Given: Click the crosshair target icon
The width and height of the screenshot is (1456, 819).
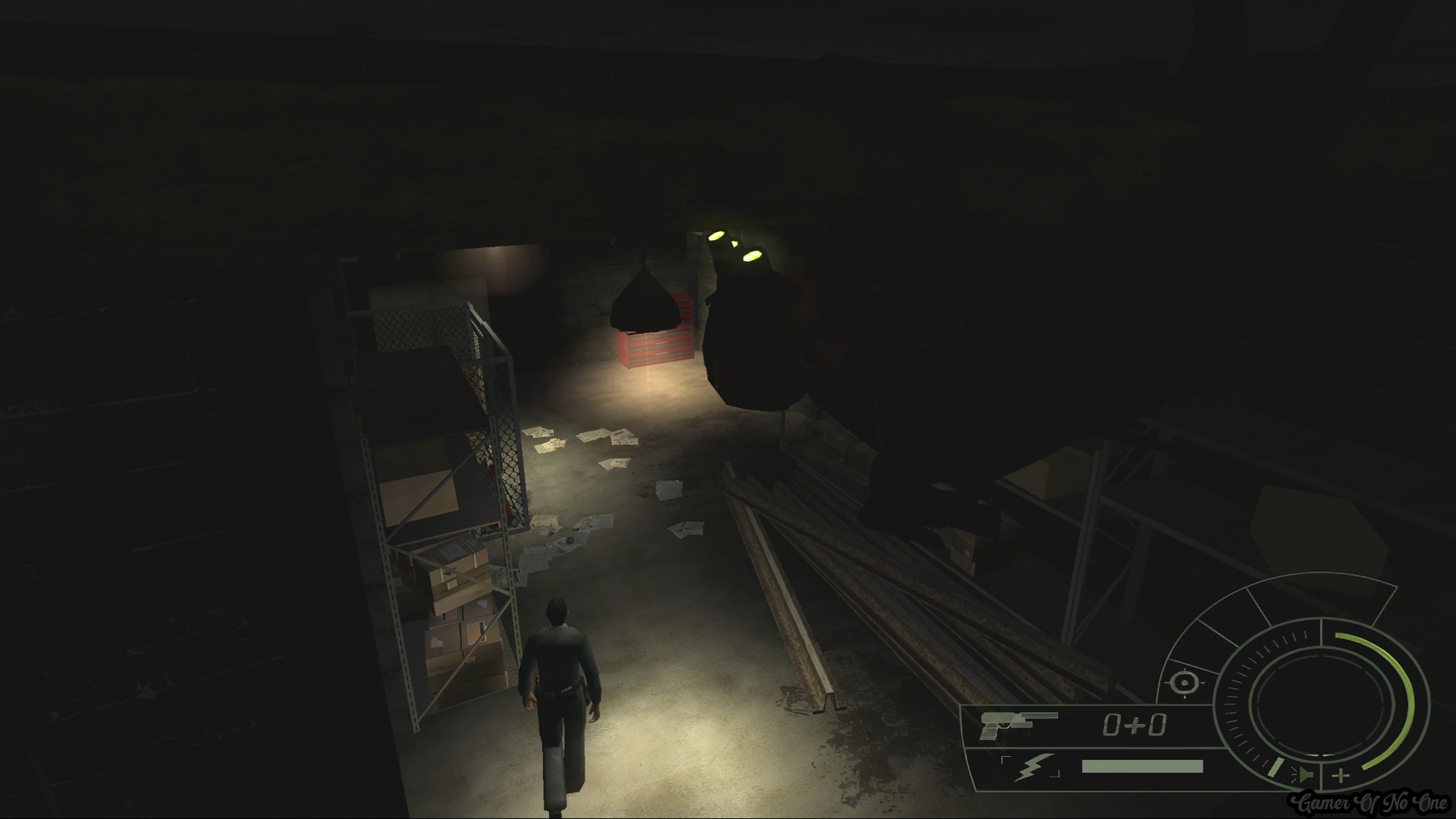Looking at the screenshot, I should (x=1183, y=683).
